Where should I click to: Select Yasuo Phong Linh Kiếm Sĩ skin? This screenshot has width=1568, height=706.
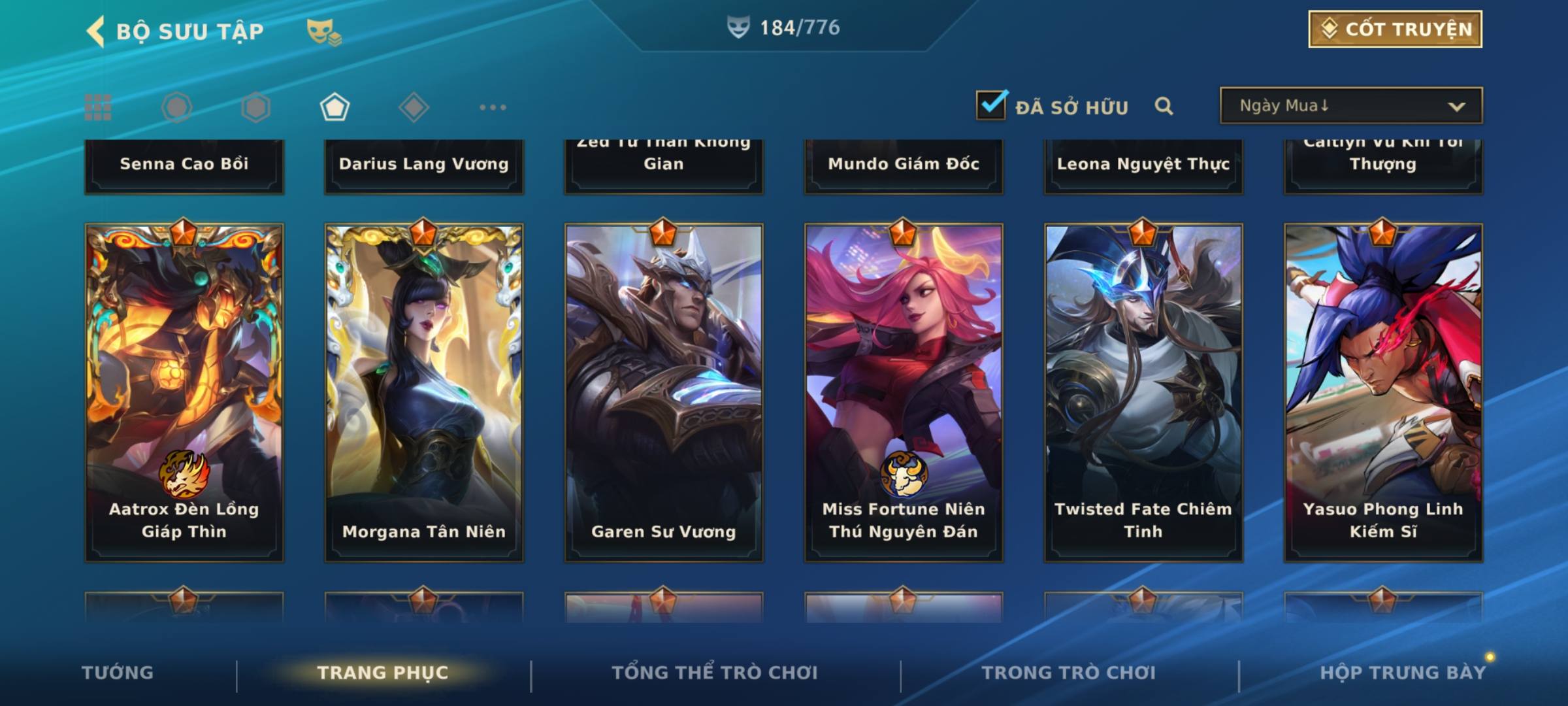pos(1383,392)
